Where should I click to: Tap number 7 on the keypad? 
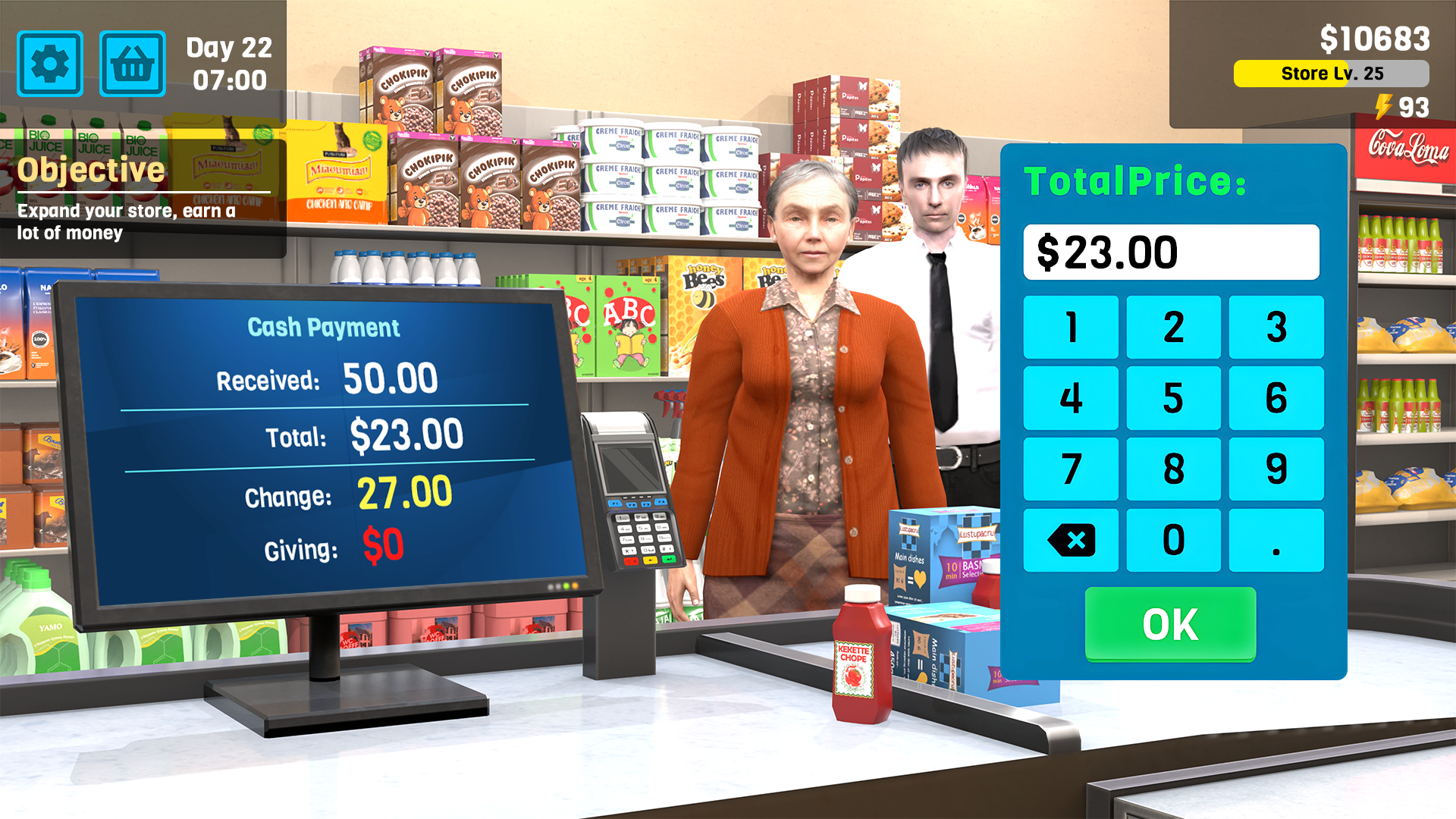(x=1071, y=469)
